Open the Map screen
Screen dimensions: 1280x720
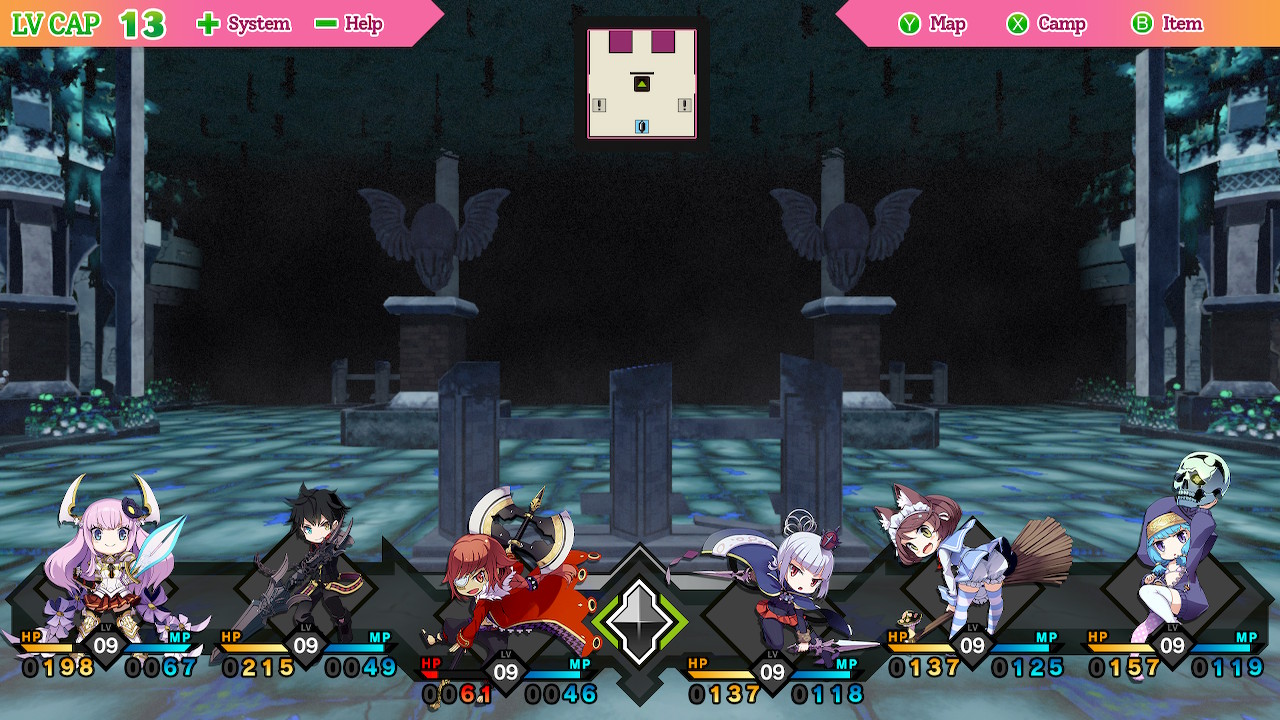[932, 24]
